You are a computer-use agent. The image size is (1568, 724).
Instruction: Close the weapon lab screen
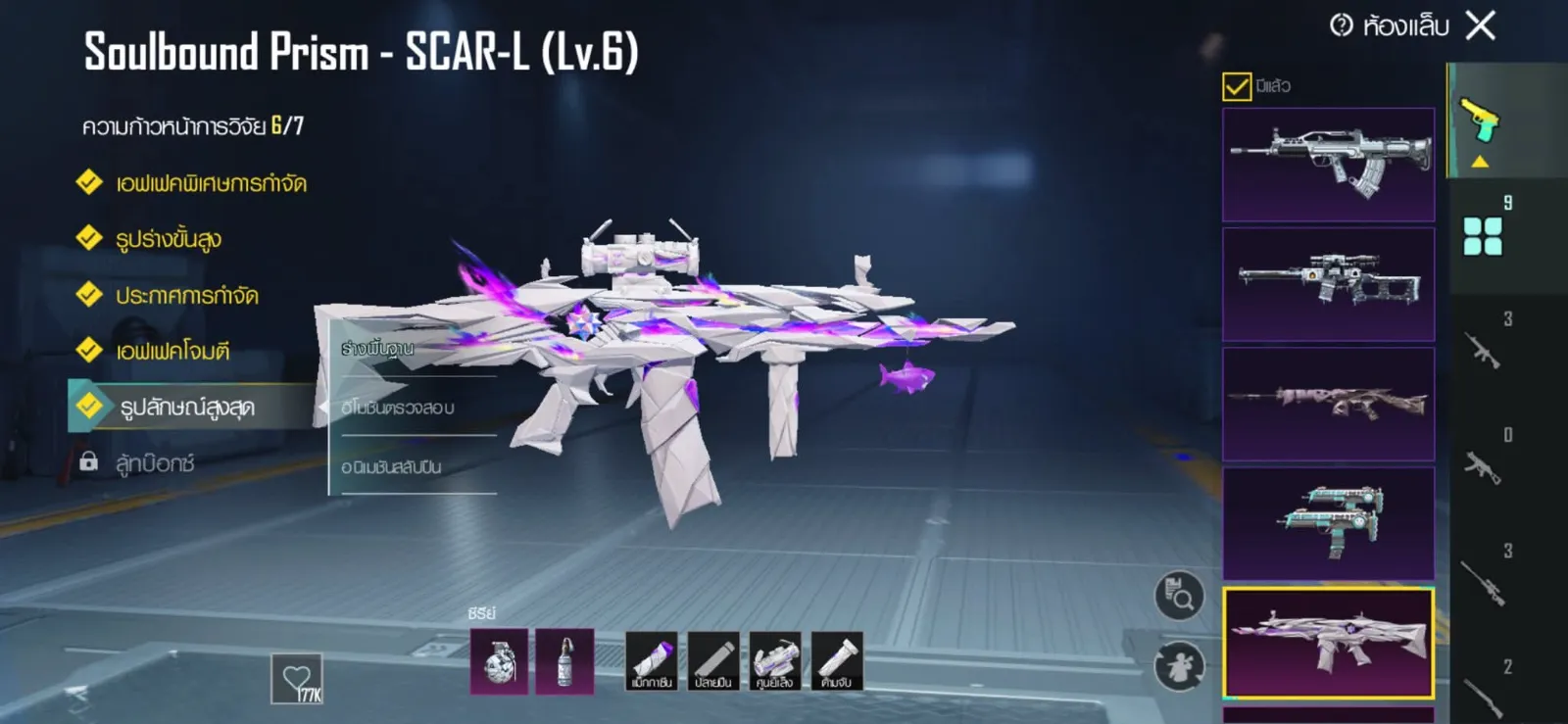pos(1481,25)
